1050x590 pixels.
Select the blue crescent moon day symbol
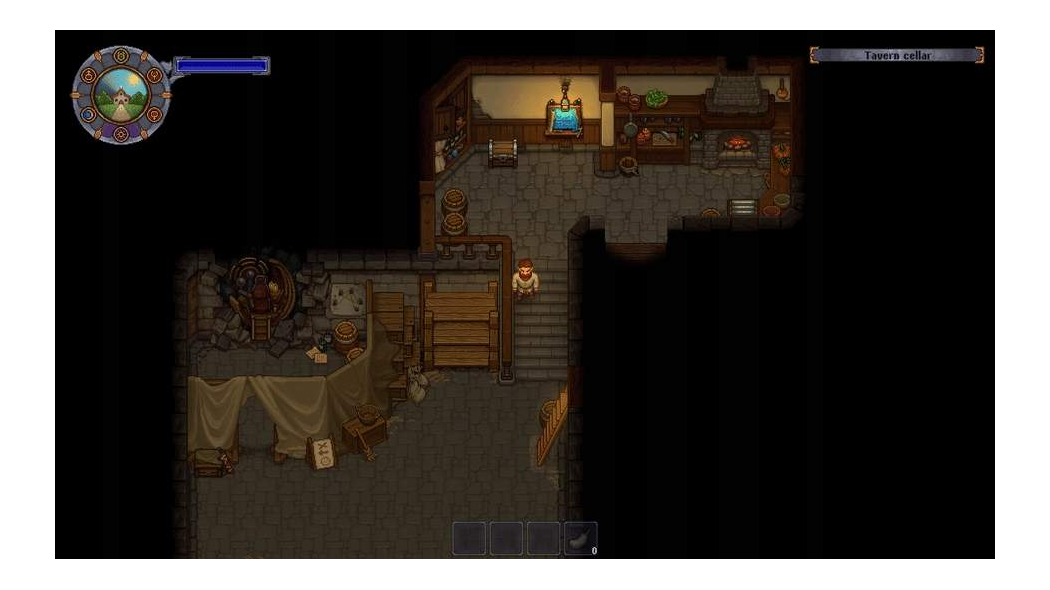(88, 115)
